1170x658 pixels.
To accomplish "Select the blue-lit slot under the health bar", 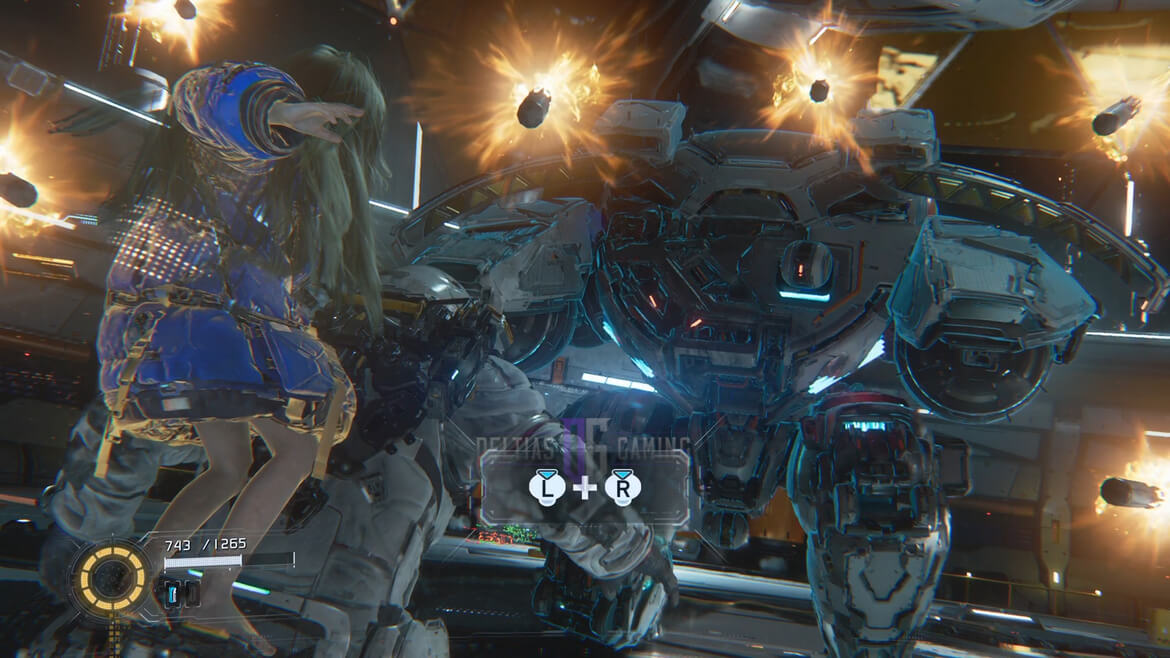I will (x=173, y=593).
